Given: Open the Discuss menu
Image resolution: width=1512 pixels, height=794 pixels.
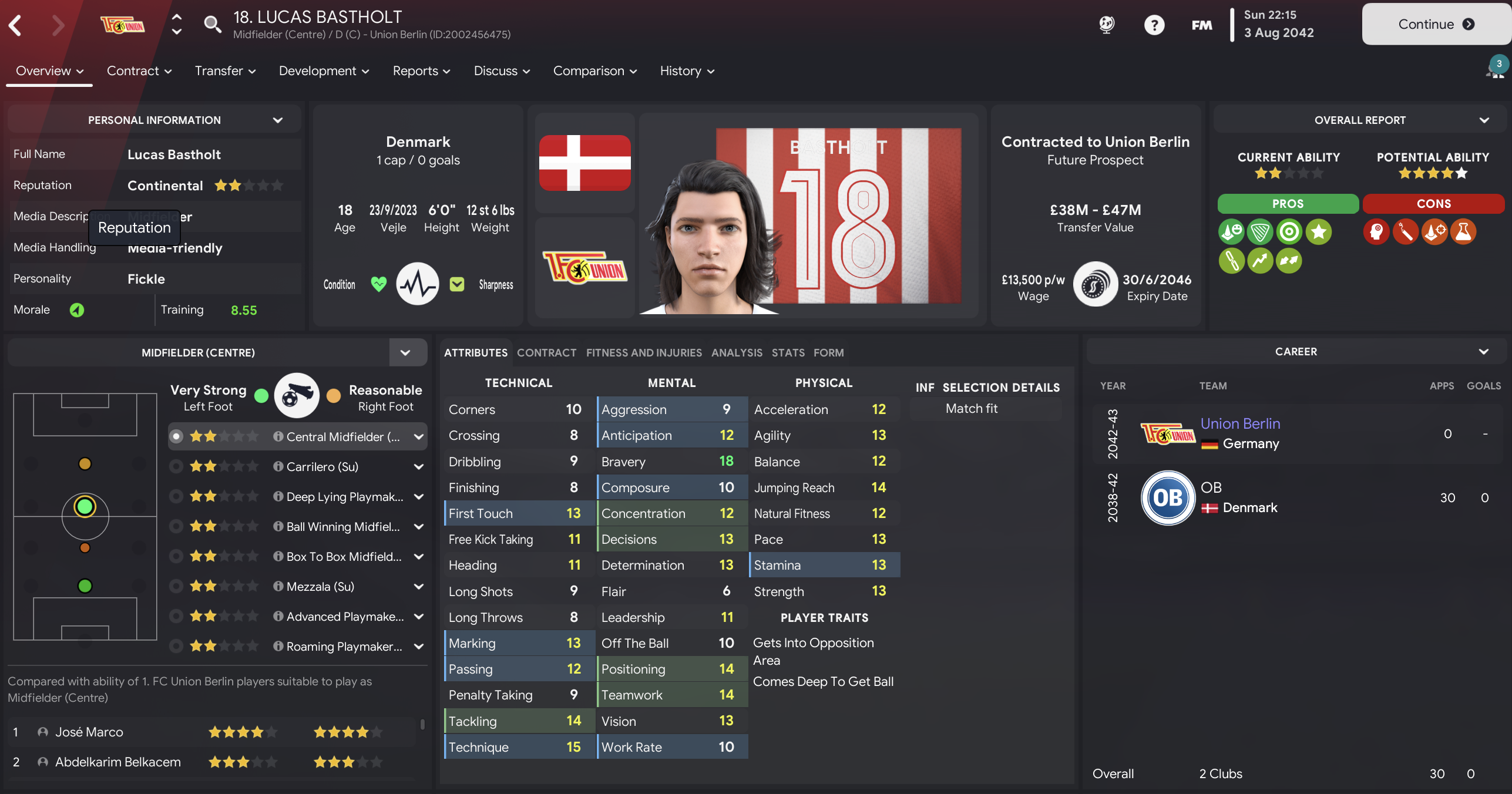Looking at the screenshot, I should (x=502, y=71).
